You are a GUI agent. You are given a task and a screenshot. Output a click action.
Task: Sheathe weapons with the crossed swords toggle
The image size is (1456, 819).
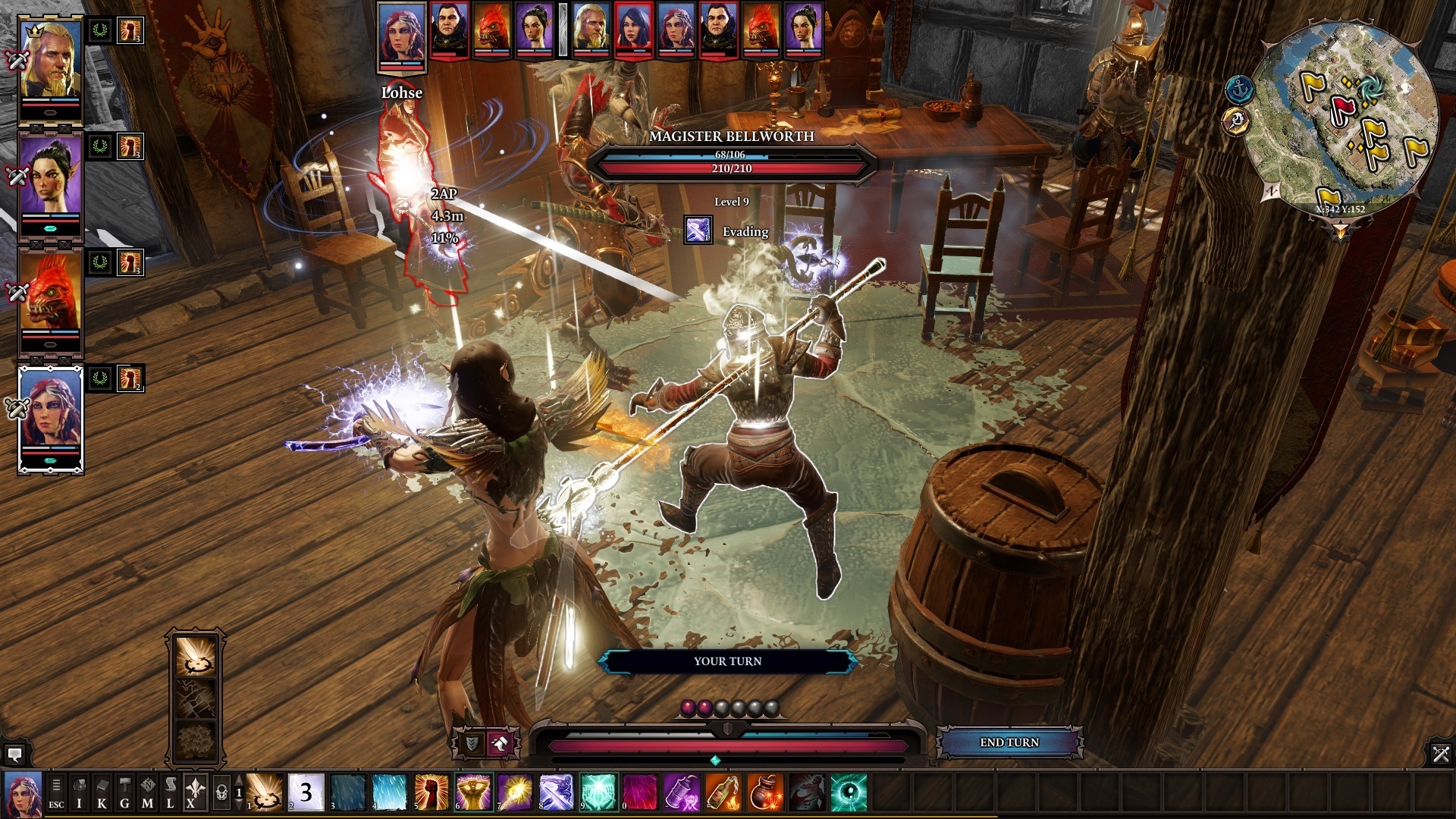1442,755
